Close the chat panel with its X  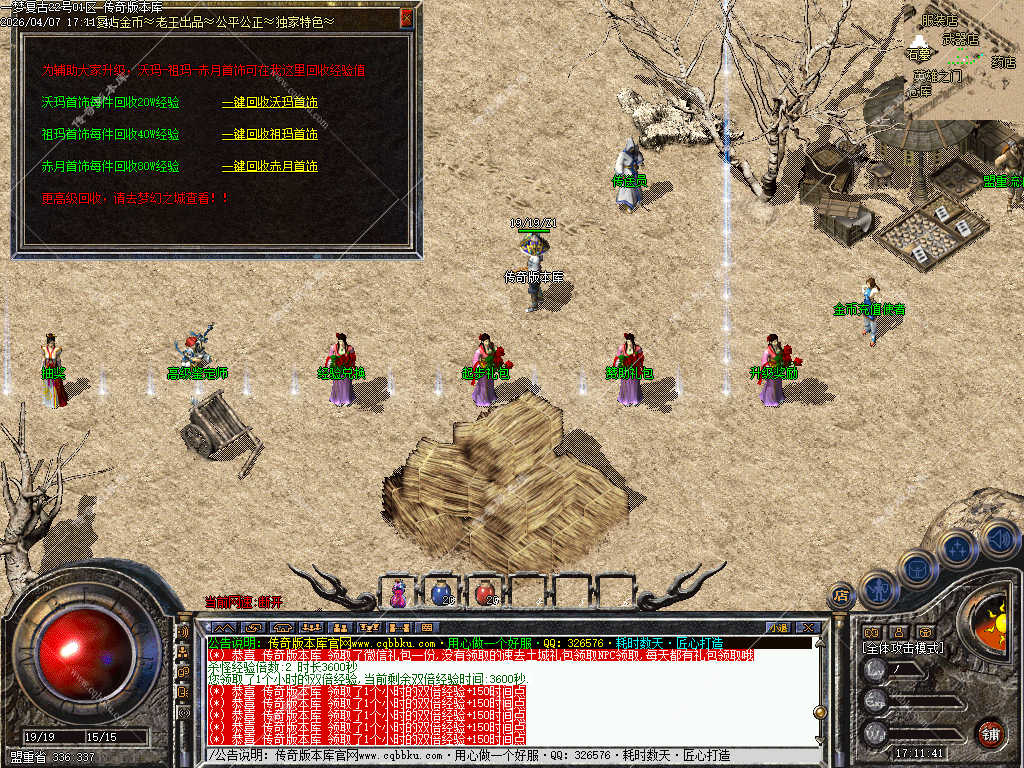(x=808, y=628)
